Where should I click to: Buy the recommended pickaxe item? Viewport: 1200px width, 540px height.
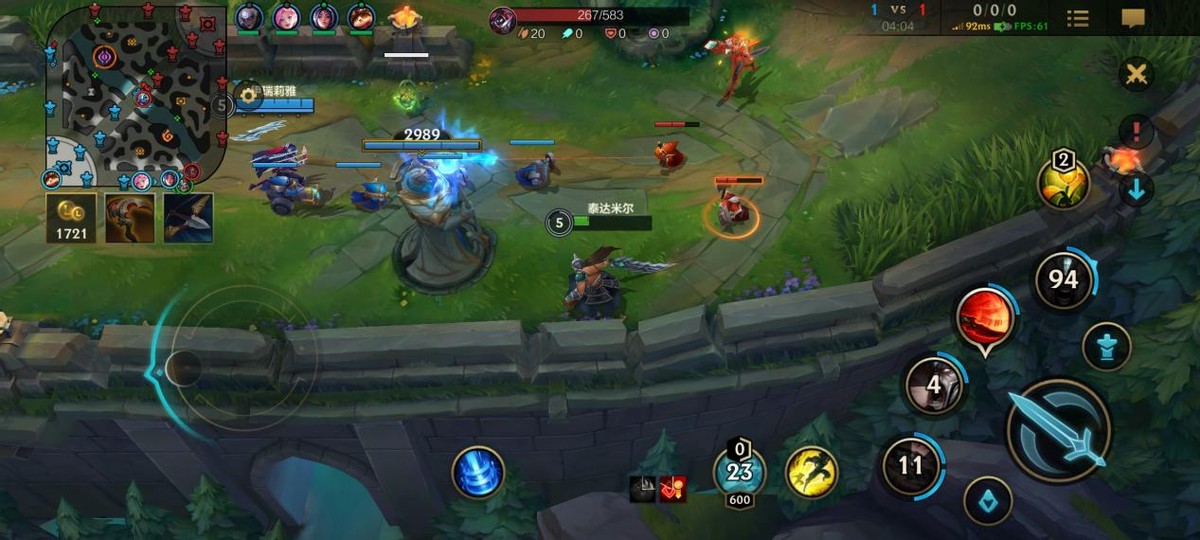pyautogui.click(x=188, y=218)
